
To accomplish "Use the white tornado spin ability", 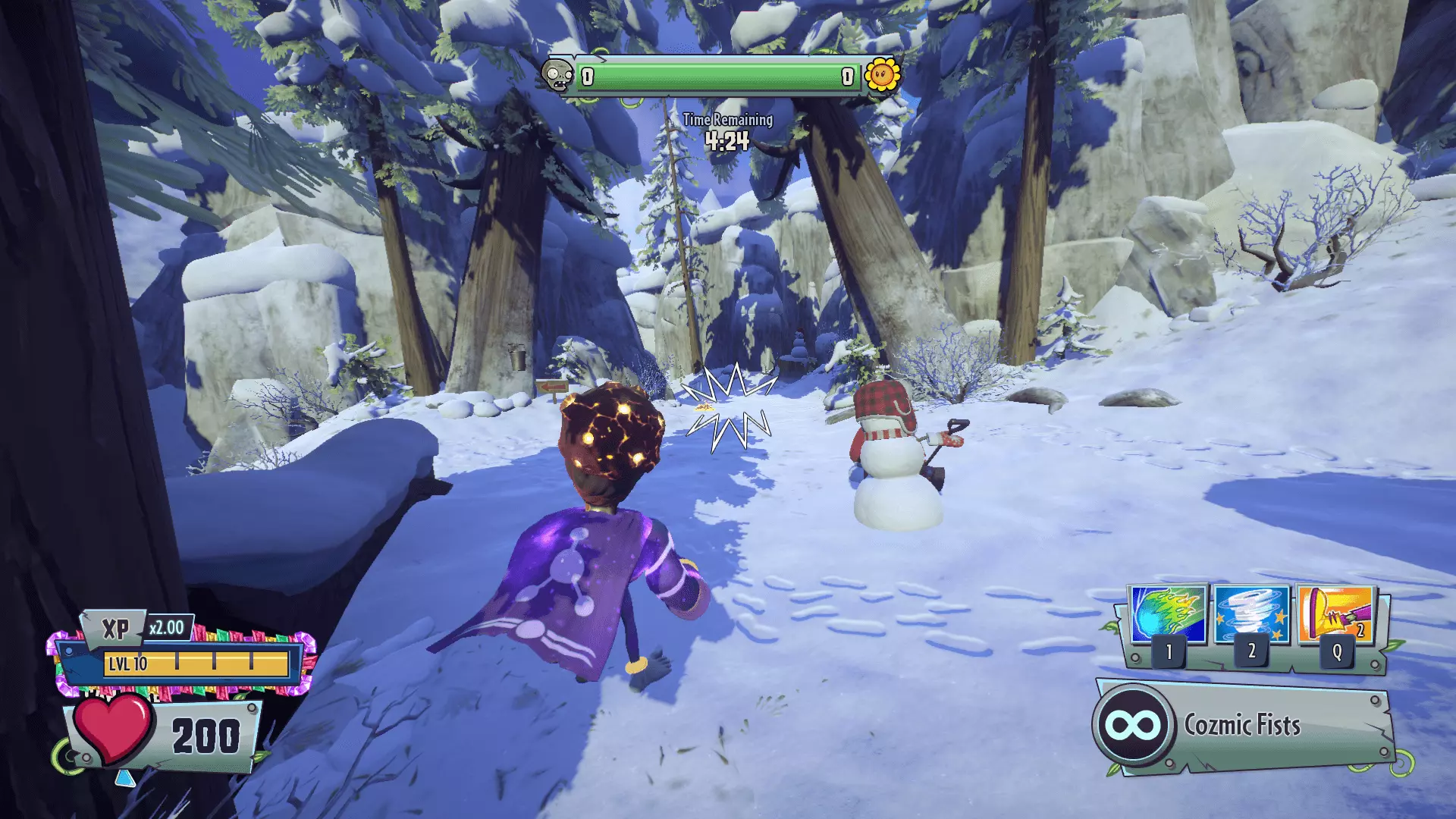I will pos(1251,614).
